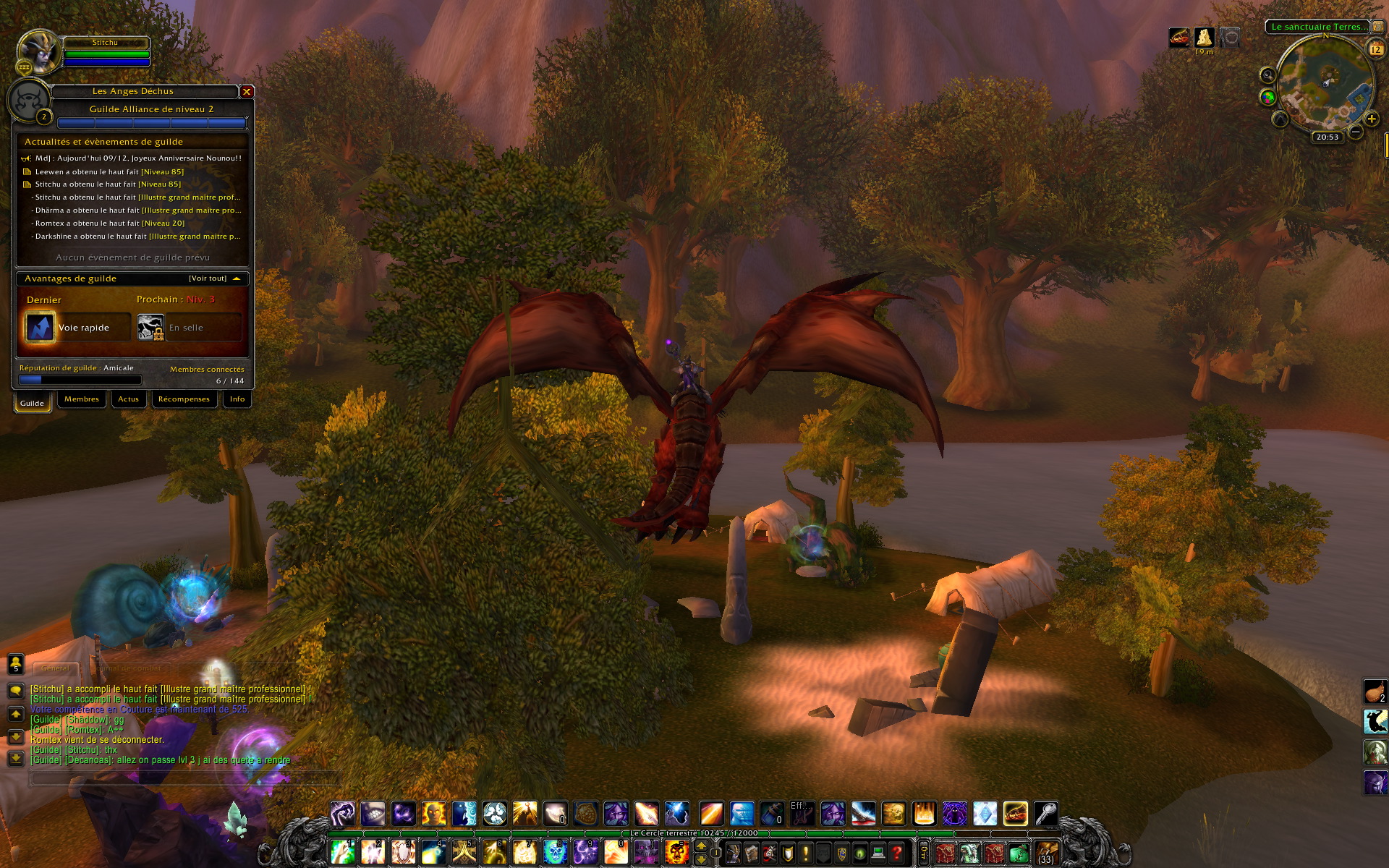Viewport: 1389px width, 868px height.
Task: Click the silver key icon on the upper bar
Action: point(1046,814)
